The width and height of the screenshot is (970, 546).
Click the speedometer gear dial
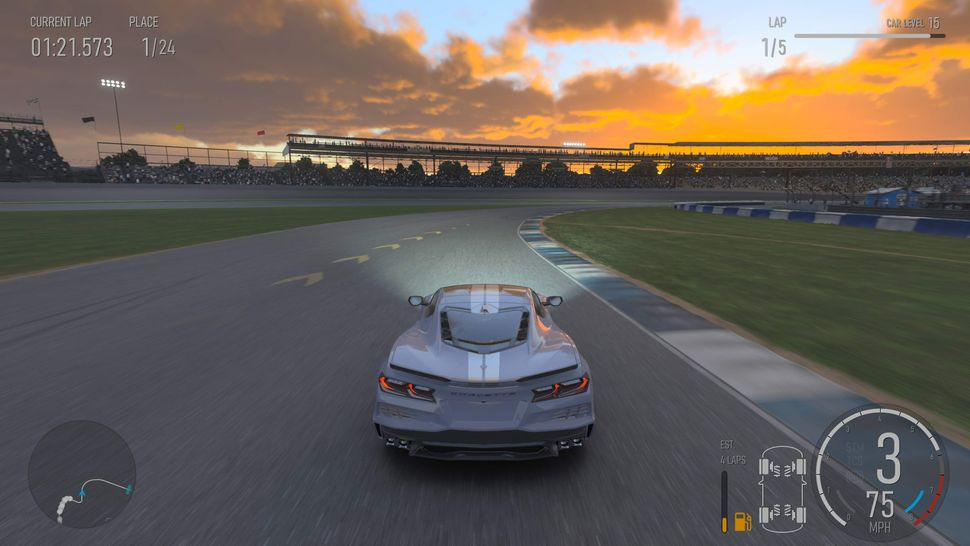[880, 471]
